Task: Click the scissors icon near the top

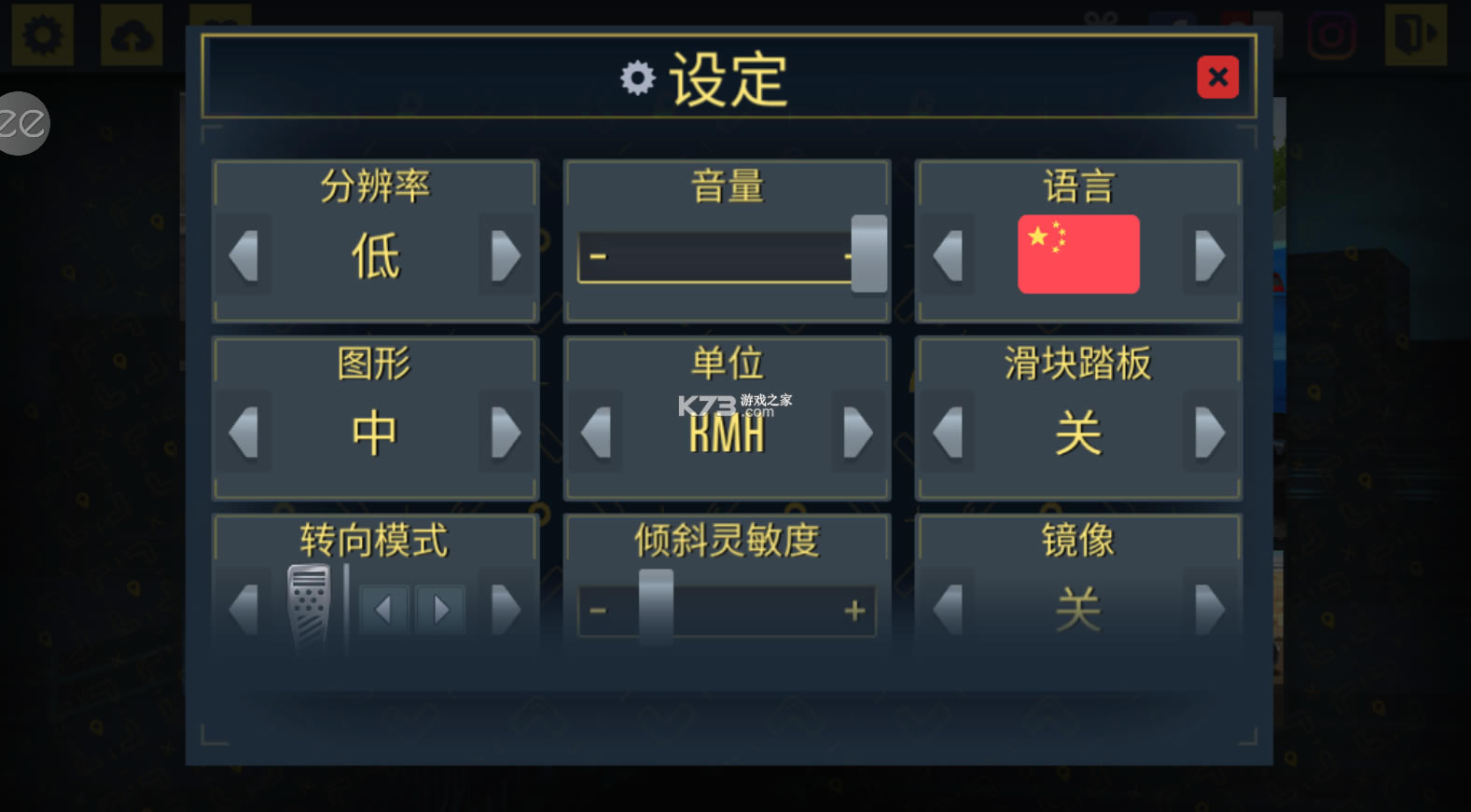Action: (1101, 17)
